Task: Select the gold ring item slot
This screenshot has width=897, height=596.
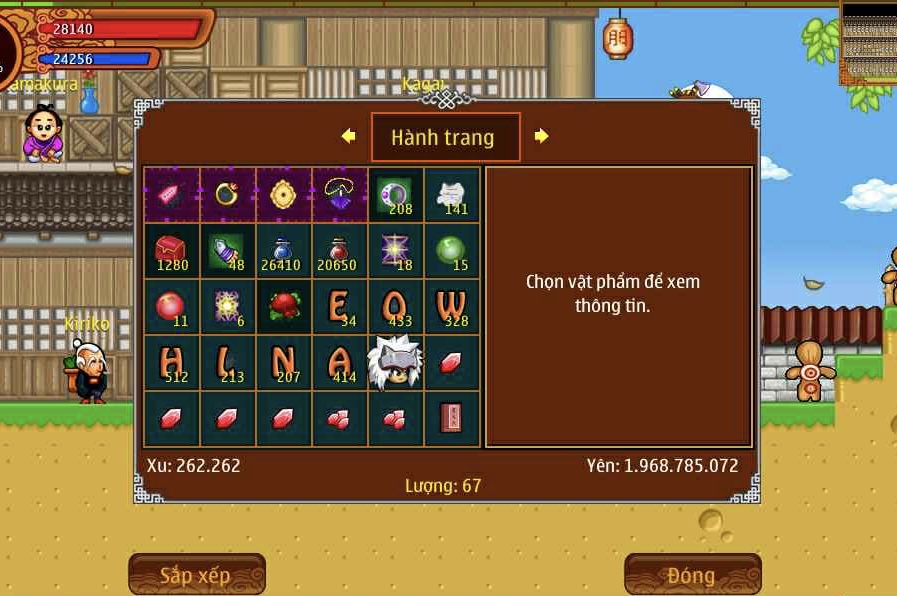Action: 228,194
